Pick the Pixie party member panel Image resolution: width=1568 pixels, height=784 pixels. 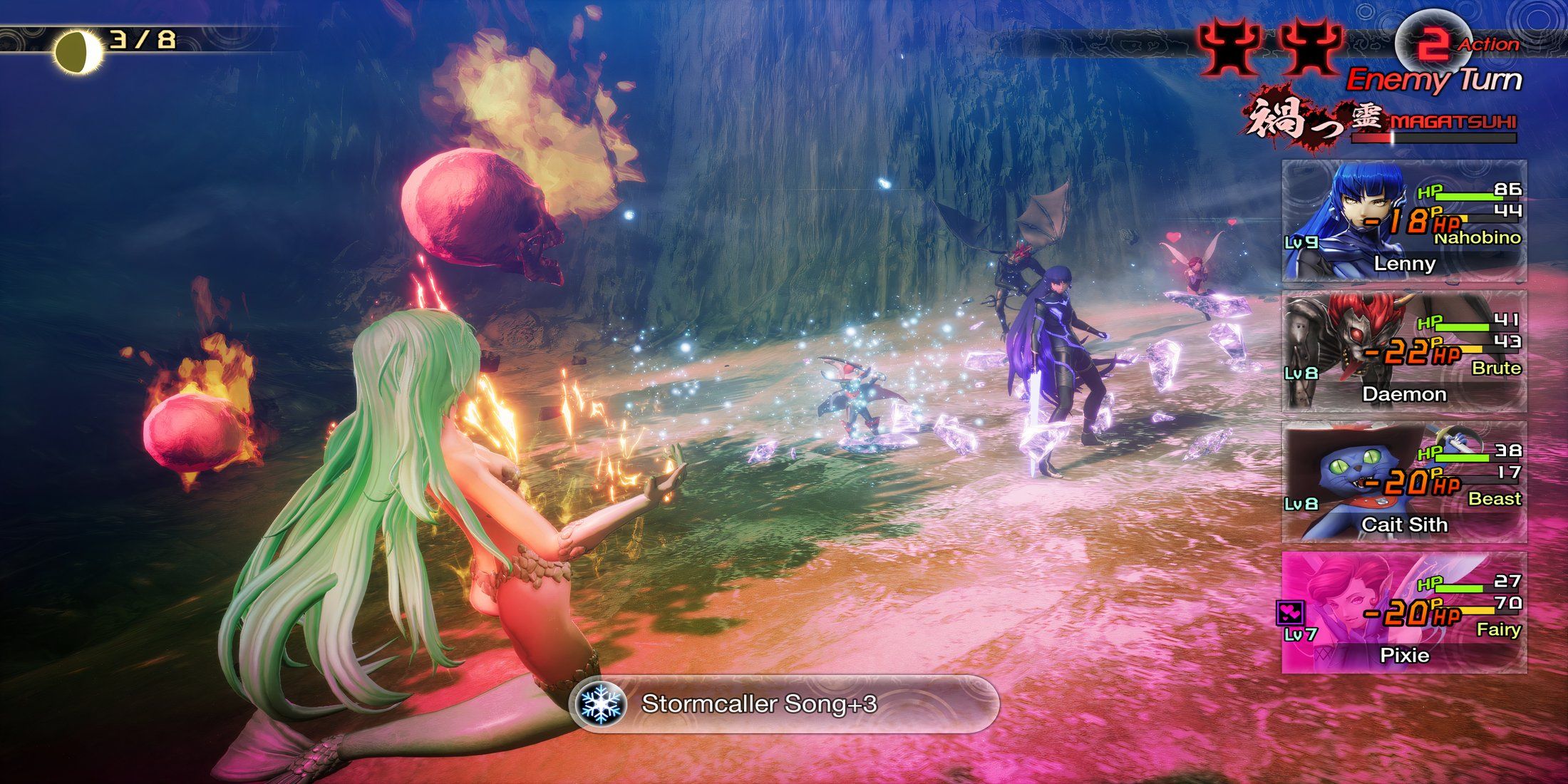[1403, 613]
